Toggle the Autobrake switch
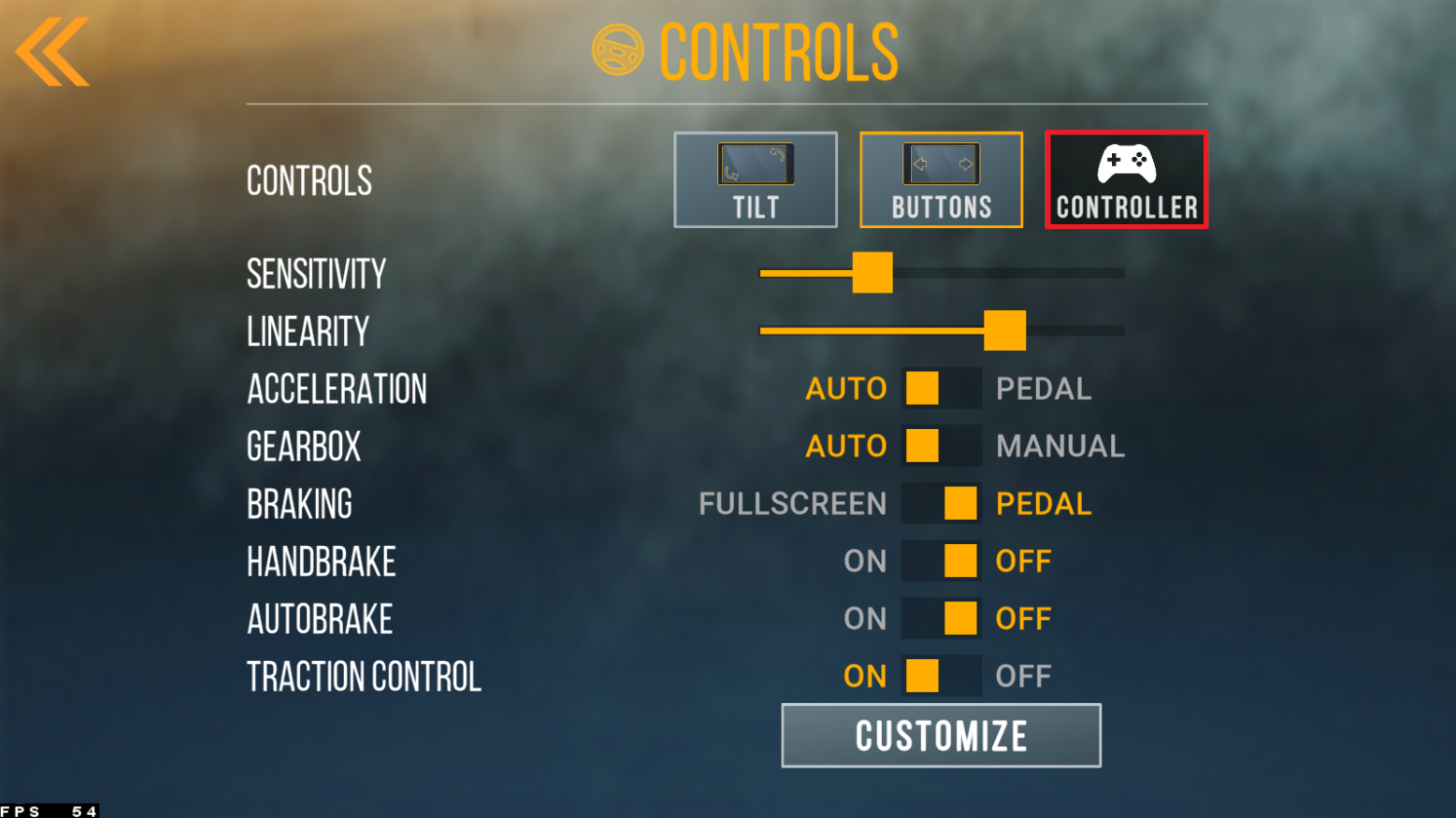Viewport: 1456px width, 818px height. point(940,618)
